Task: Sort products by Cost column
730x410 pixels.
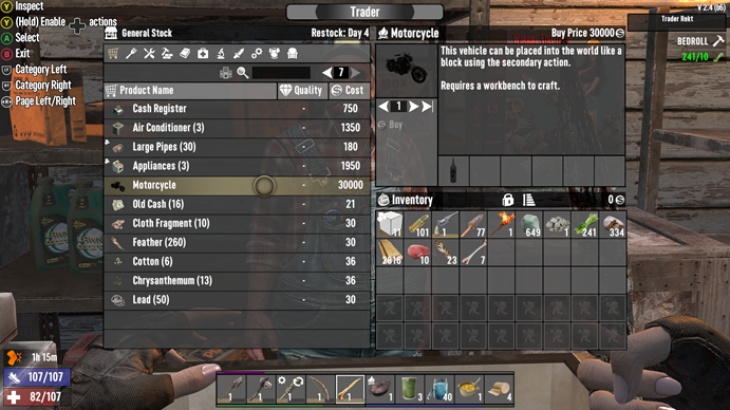Action: (x=348, y=90)
